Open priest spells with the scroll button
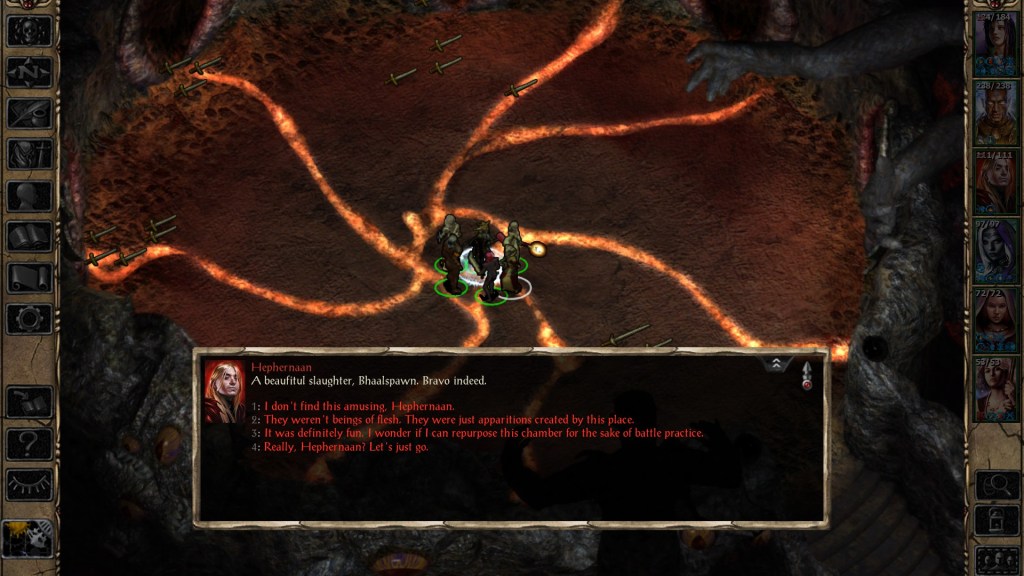 [29, 278]
